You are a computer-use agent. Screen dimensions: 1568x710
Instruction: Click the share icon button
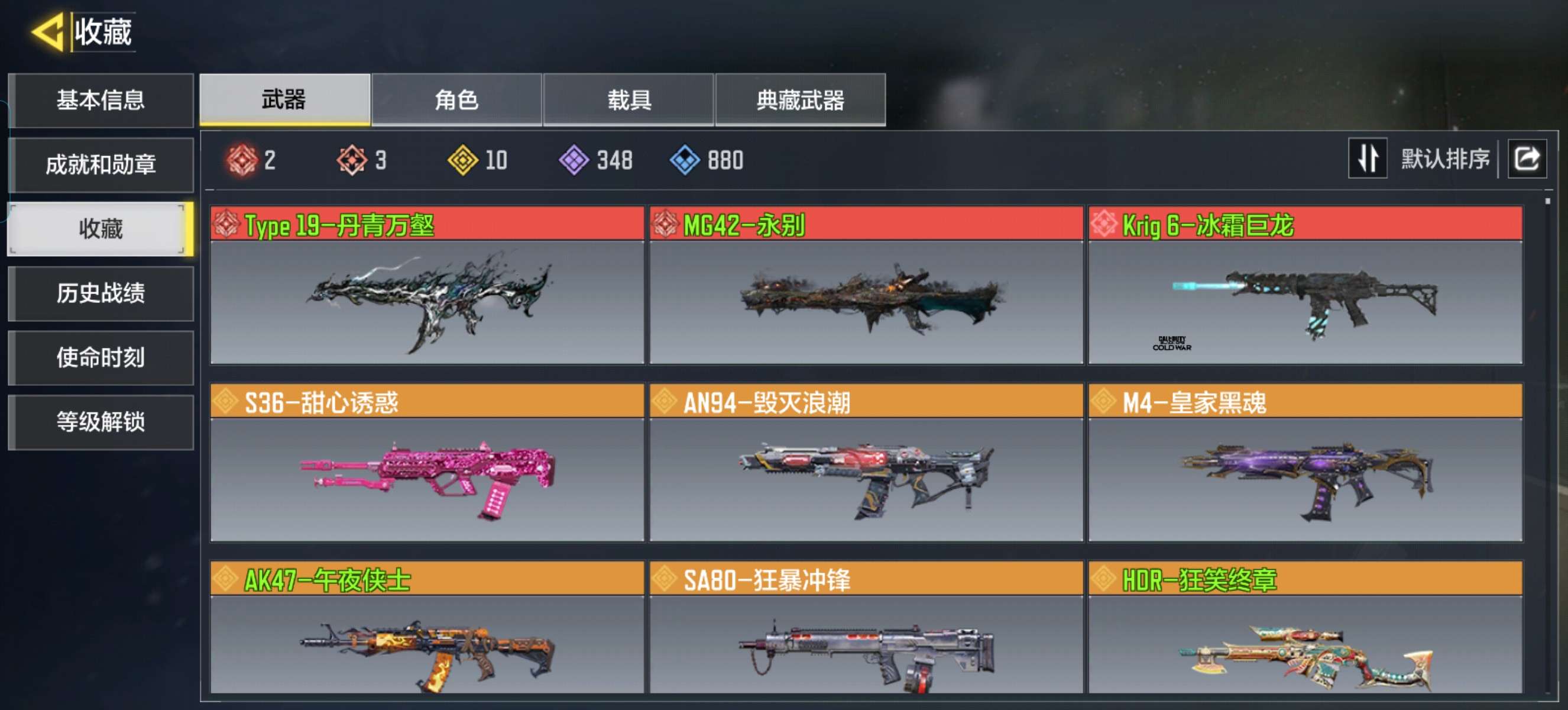[1526, 159]
